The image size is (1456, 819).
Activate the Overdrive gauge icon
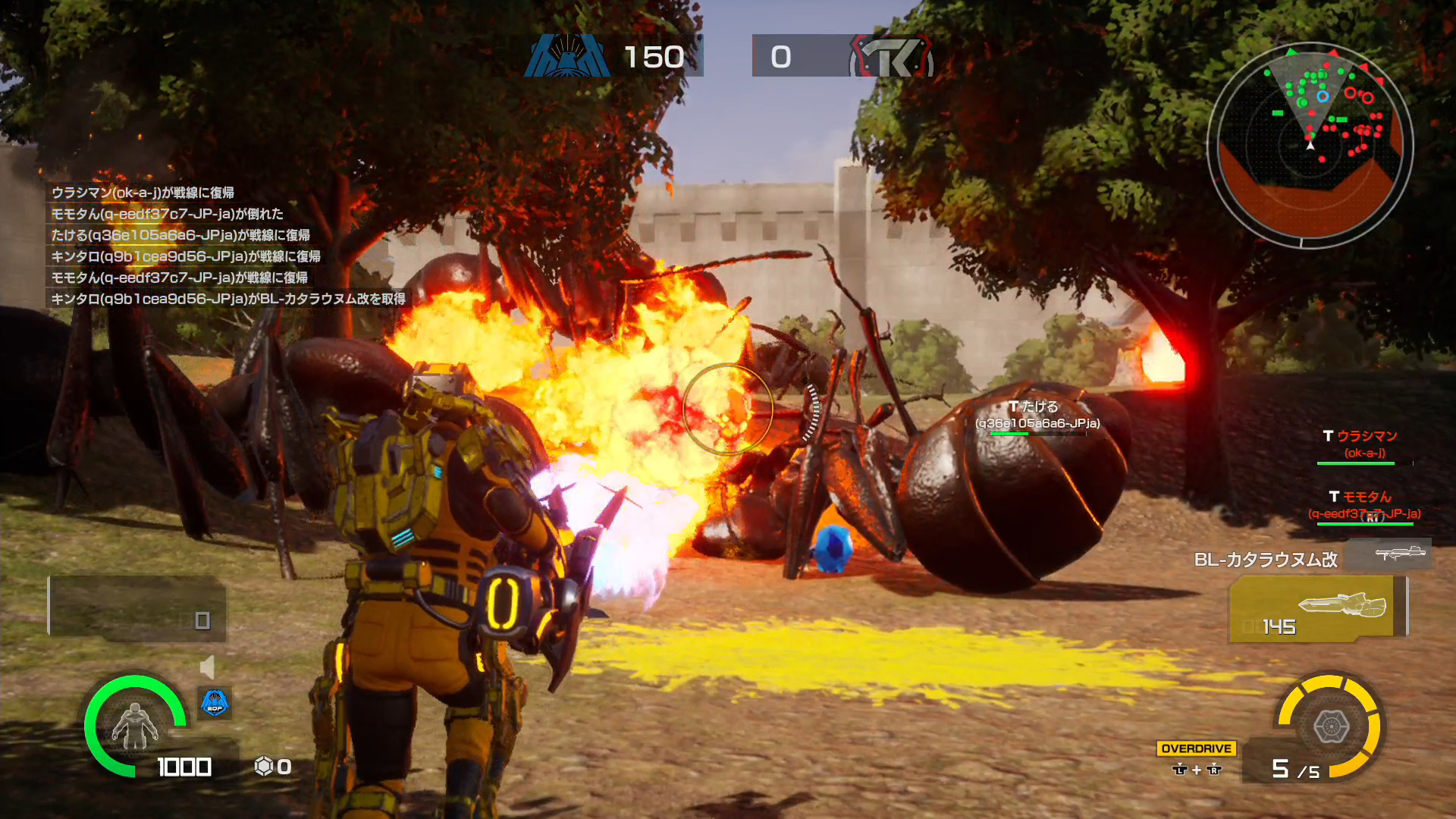point(1330,726)
